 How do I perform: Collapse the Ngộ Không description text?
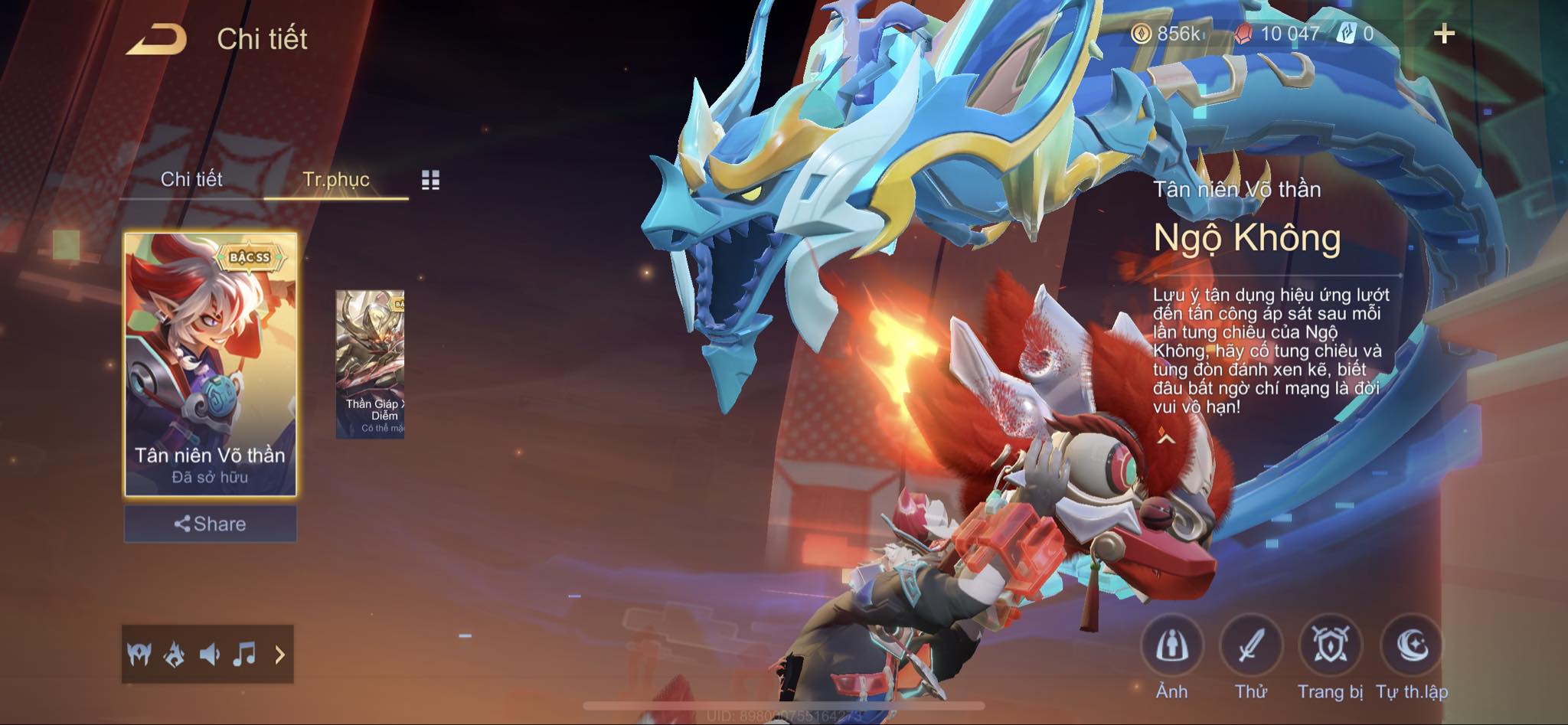click(1165, 438)
